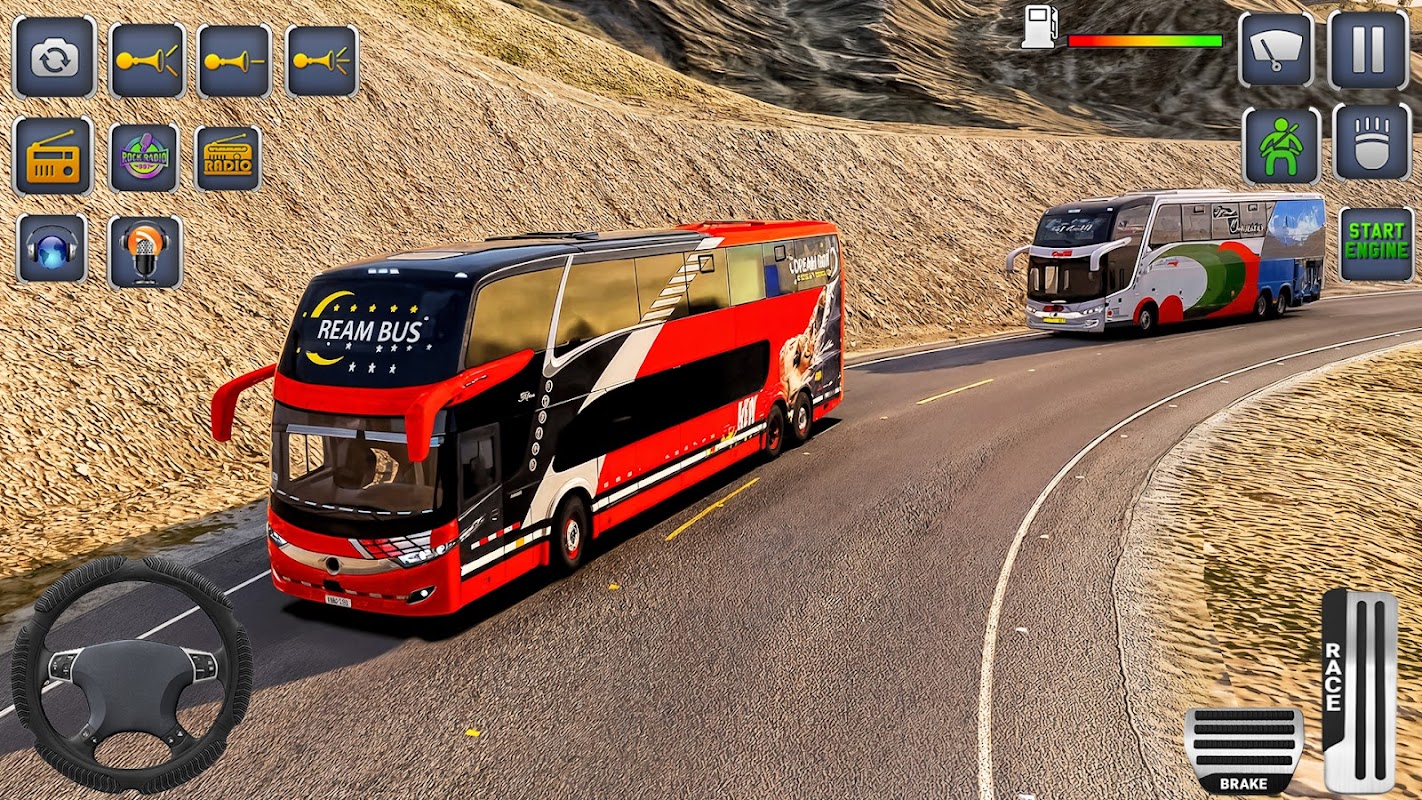
Task: Select the radio icon labeled RADIO
Action: pyautogui.click(x=228, y=158)
